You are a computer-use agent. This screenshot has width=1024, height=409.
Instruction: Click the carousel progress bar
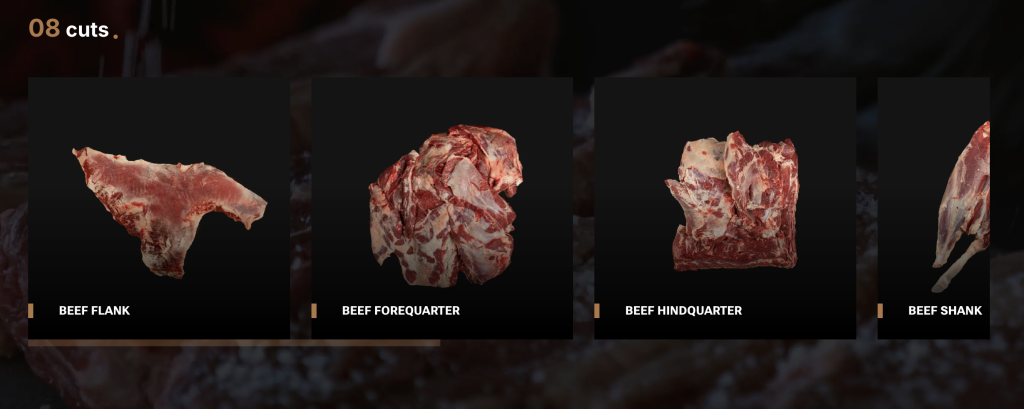click(234, 343)
